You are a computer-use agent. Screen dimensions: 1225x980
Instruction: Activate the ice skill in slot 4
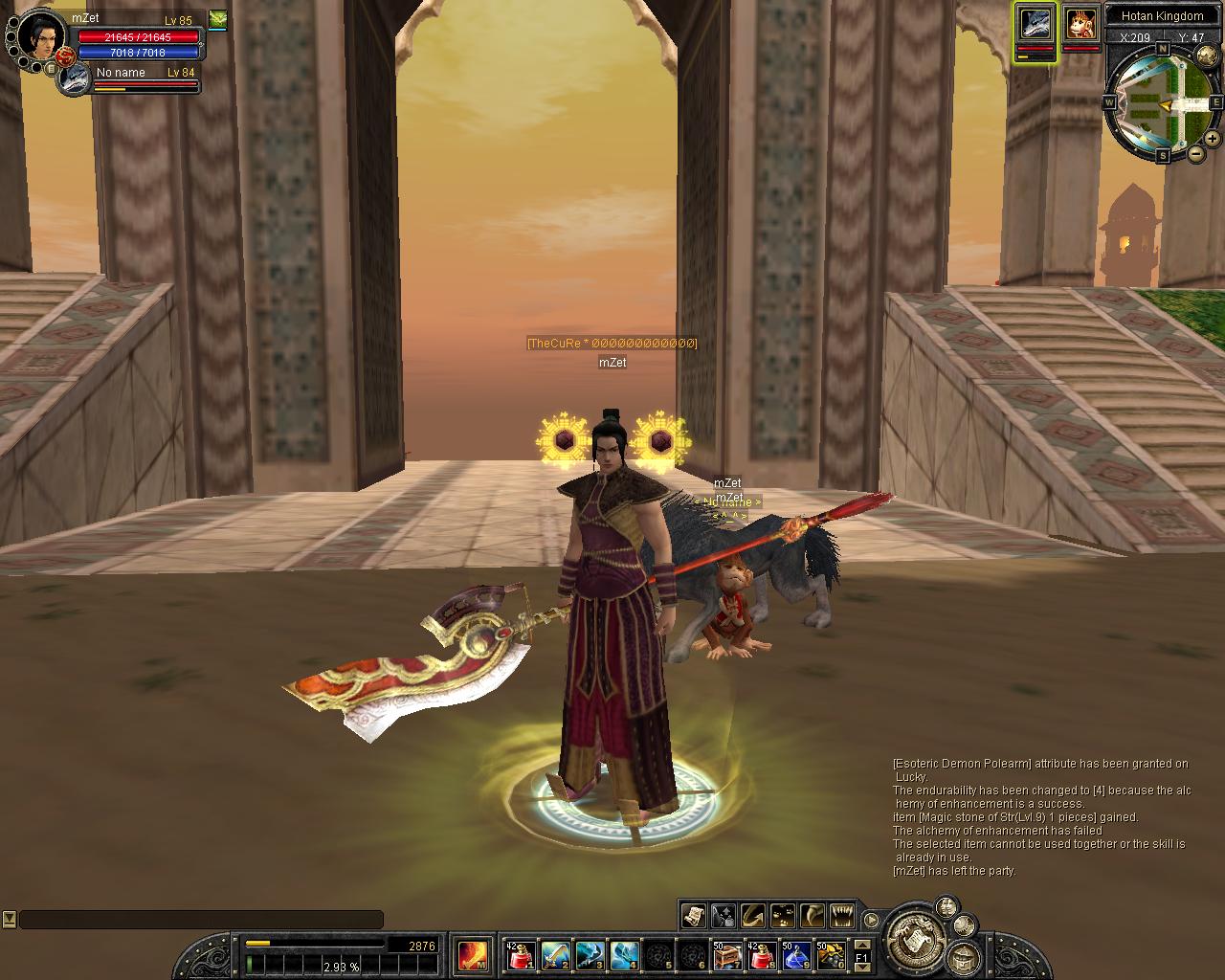tap(625, 954)
